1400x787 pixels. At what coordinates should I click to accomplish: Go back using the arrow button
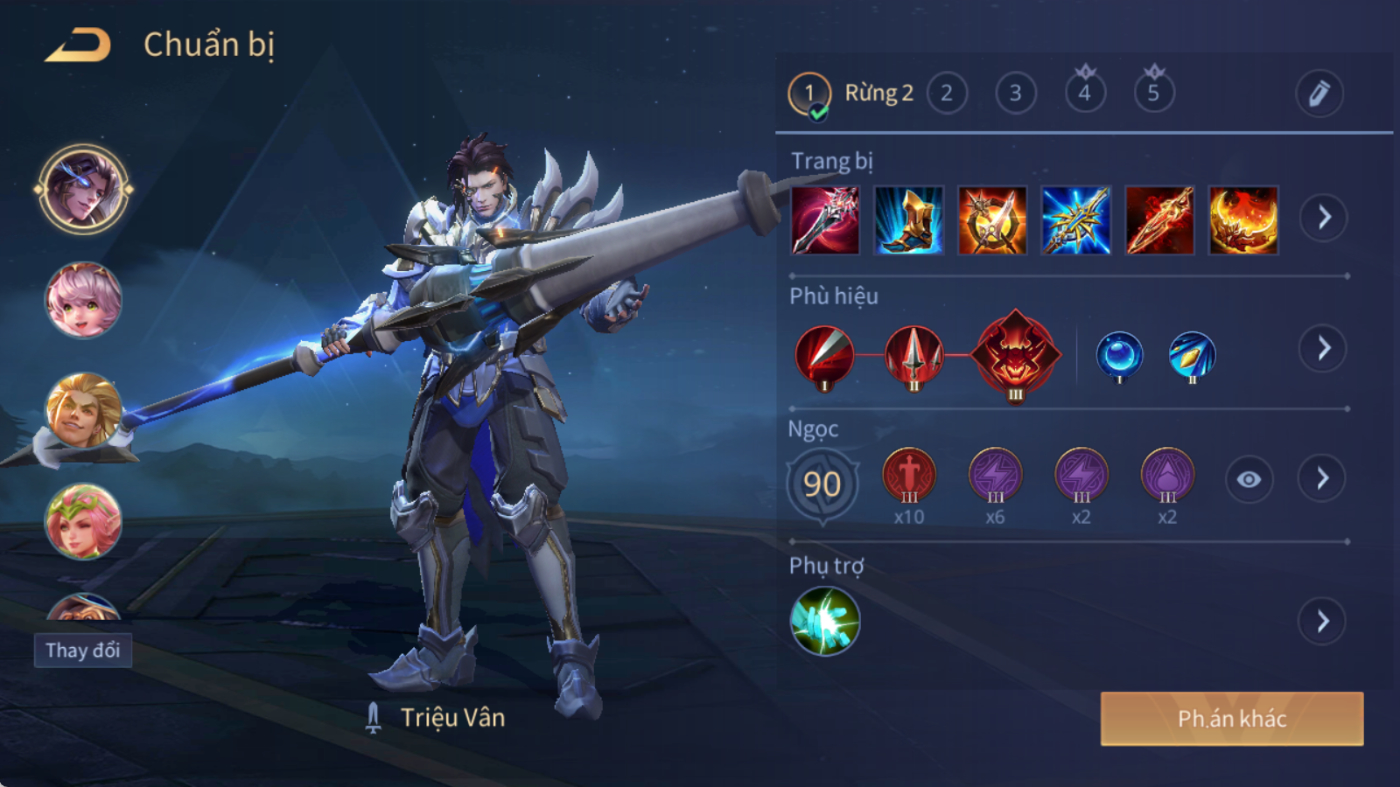pos(78,45)
